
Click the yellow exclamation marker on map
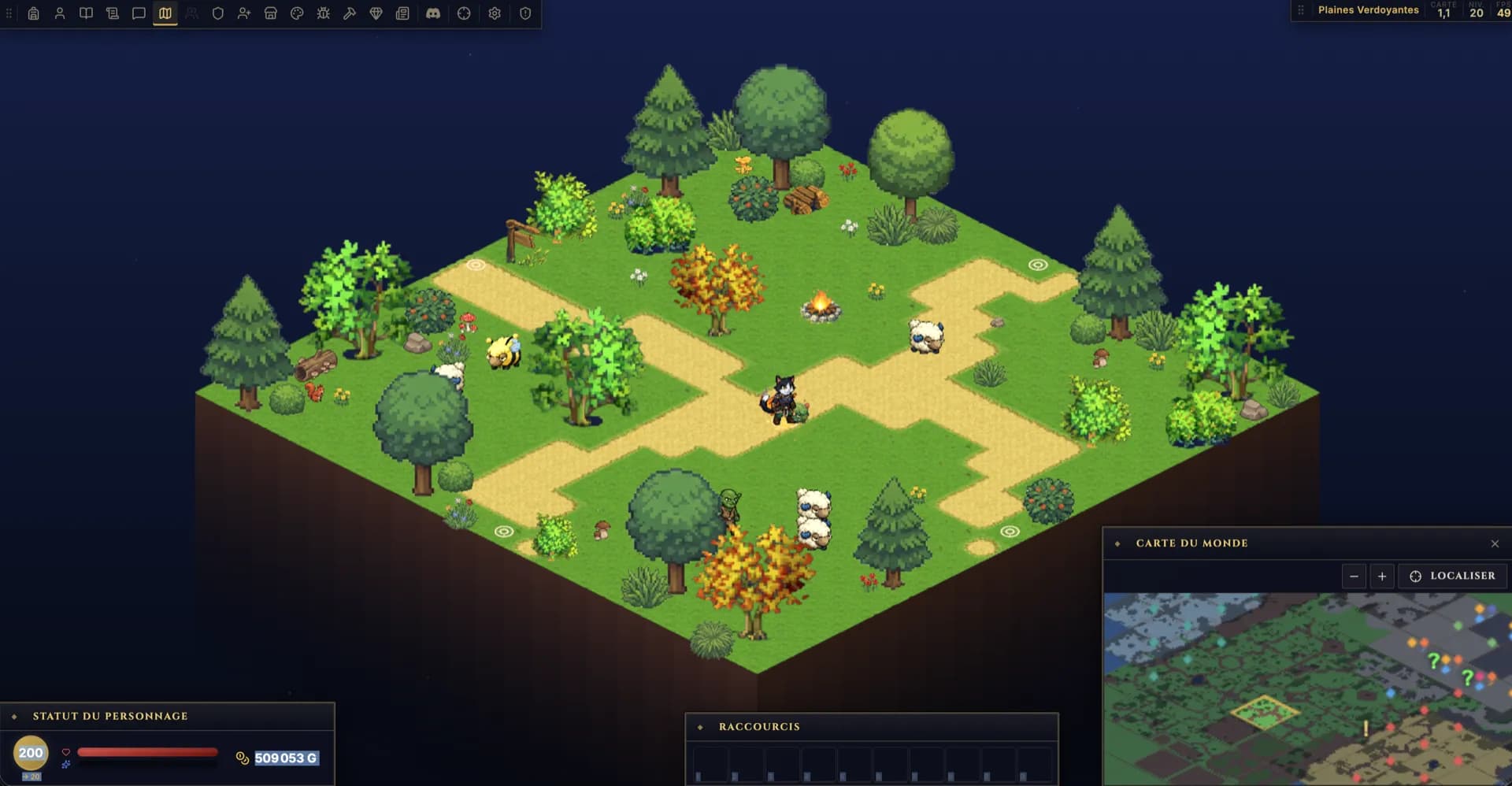[x=1366, y=729]
